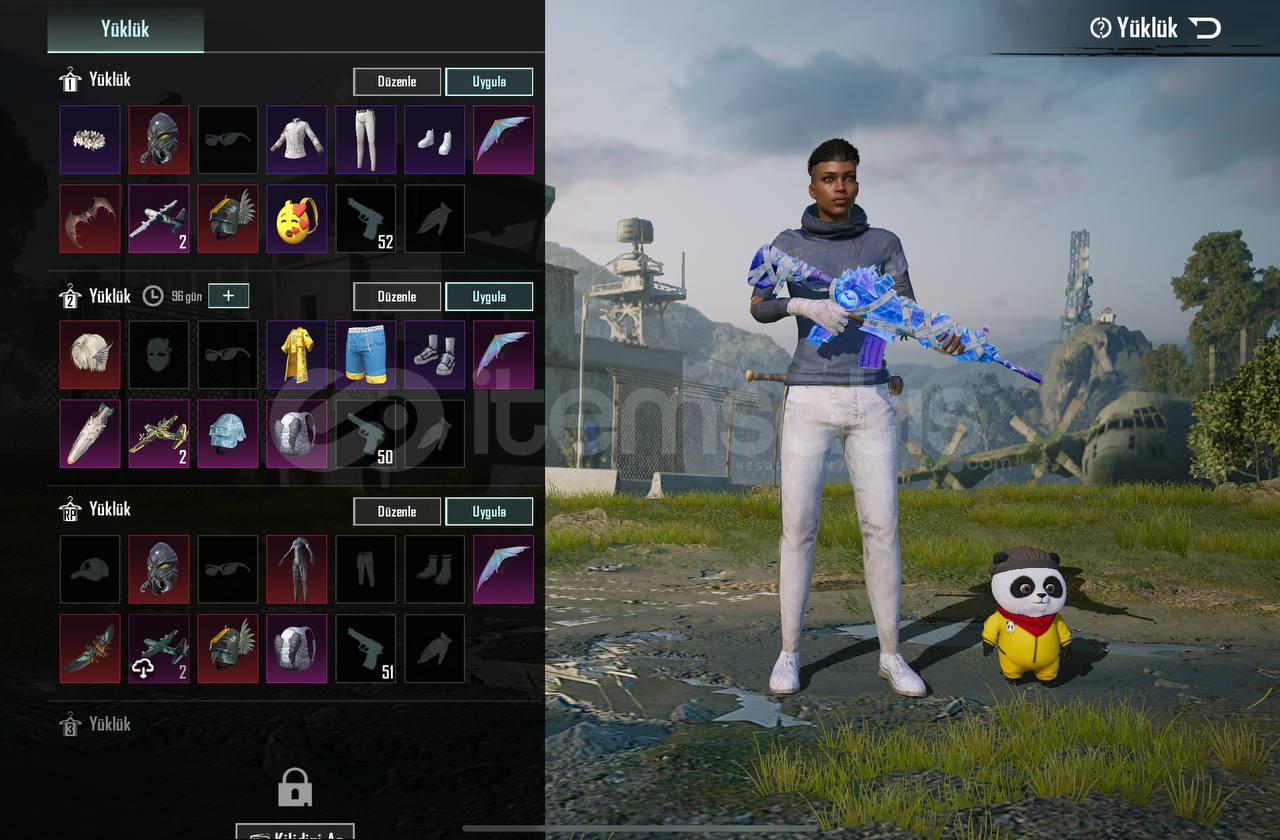This screenshot has height=840, width=1280.
Task: Choose the yellow airplane skin slot
Action: [x=159, y=434]
